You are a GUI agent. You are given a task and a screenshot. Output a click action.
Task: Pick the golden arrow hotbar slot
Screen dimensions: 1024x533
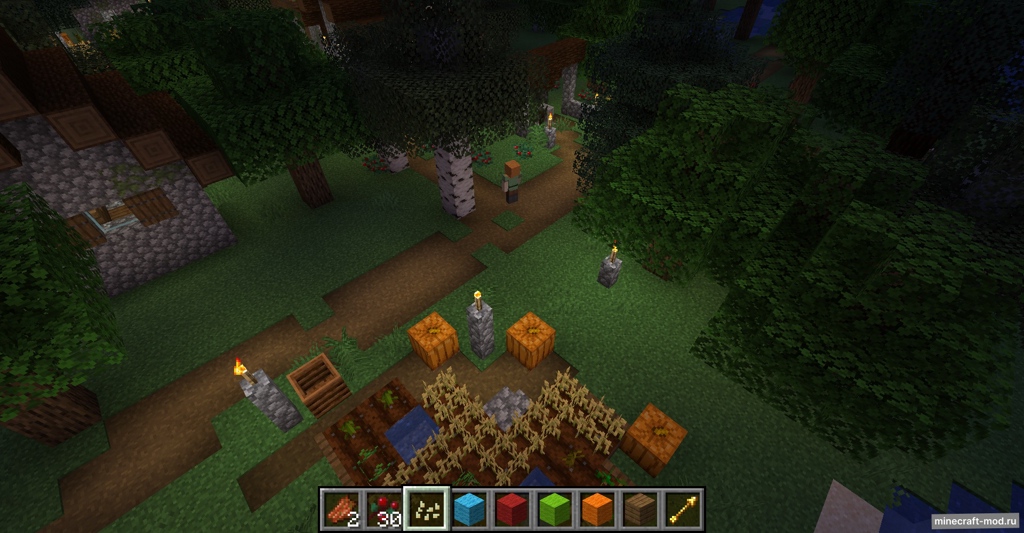coord(683,510)
